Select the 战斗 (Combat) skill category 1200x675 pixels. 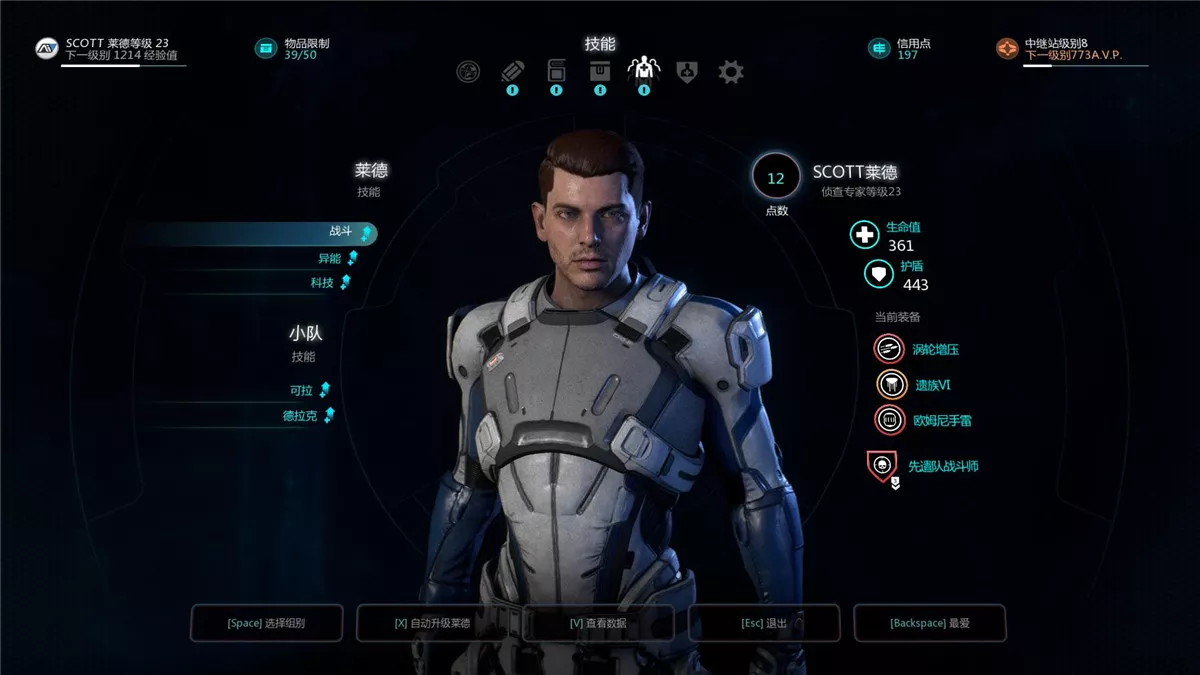pyautogui.click(x=340, y=232)
